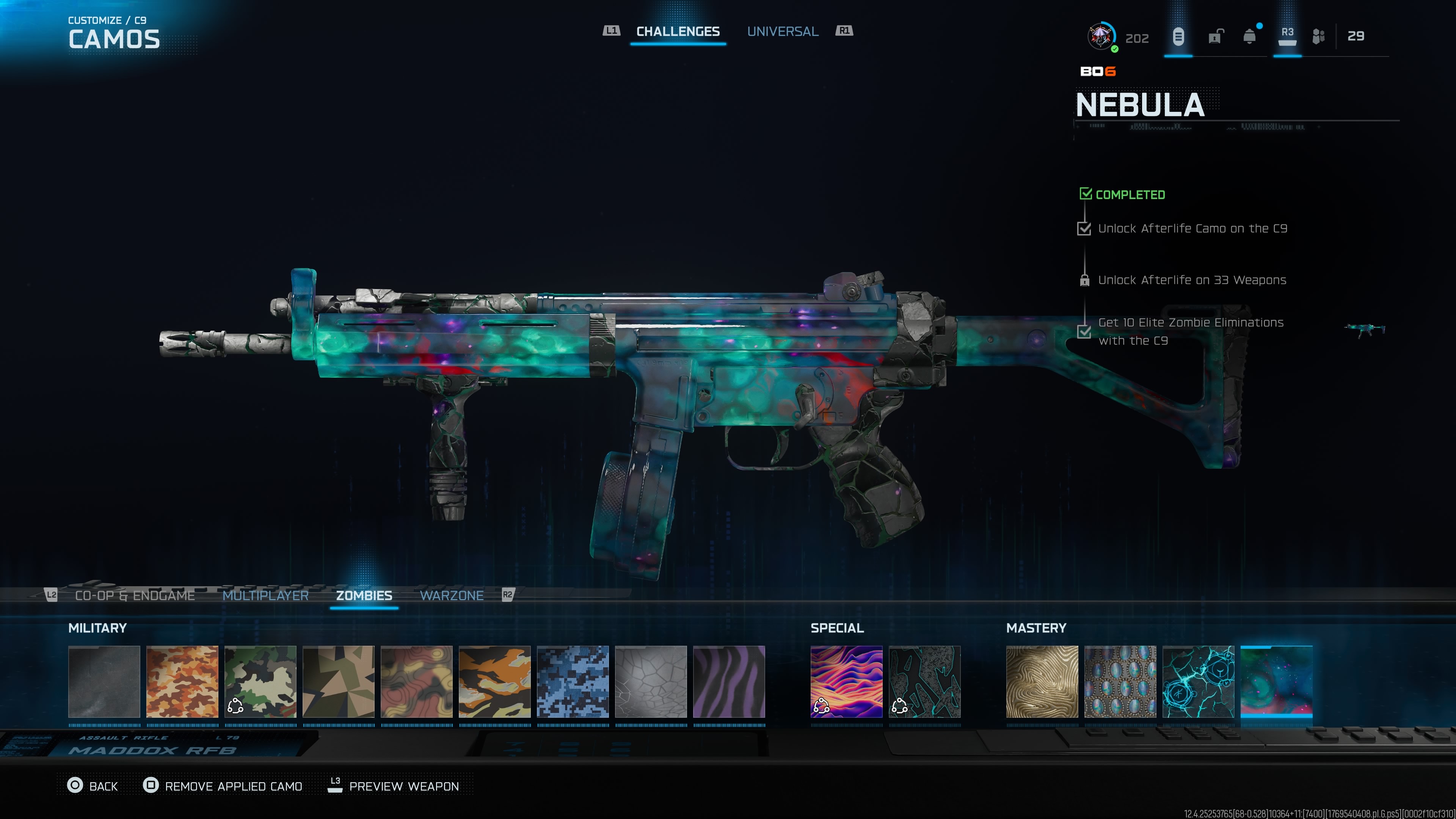The image size is (1456, 819).
Task: Pick the purple tiger stripe camo
Action: (x=728, y=682)
